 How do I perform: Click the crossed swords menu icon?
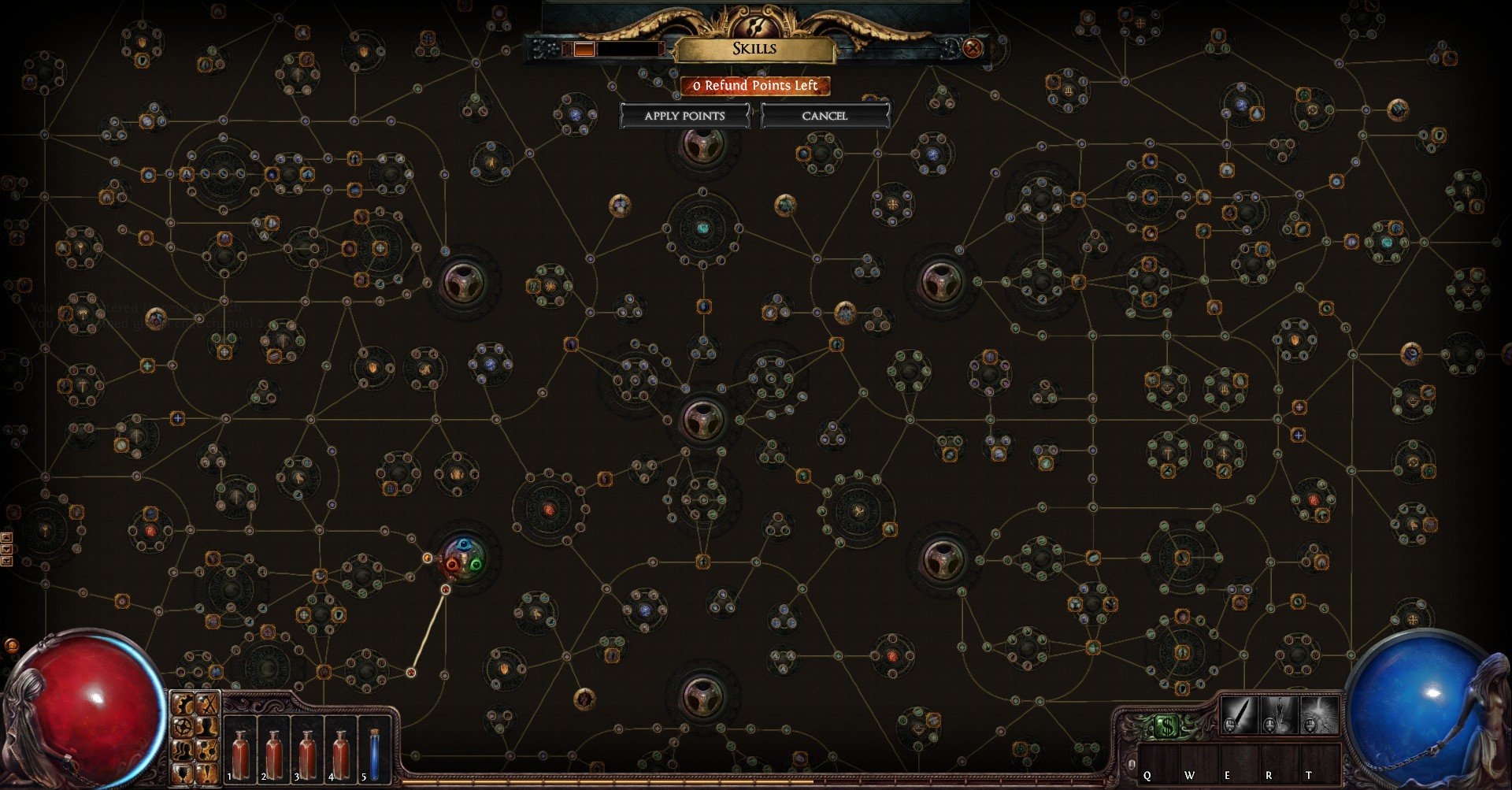pos(207,703)
